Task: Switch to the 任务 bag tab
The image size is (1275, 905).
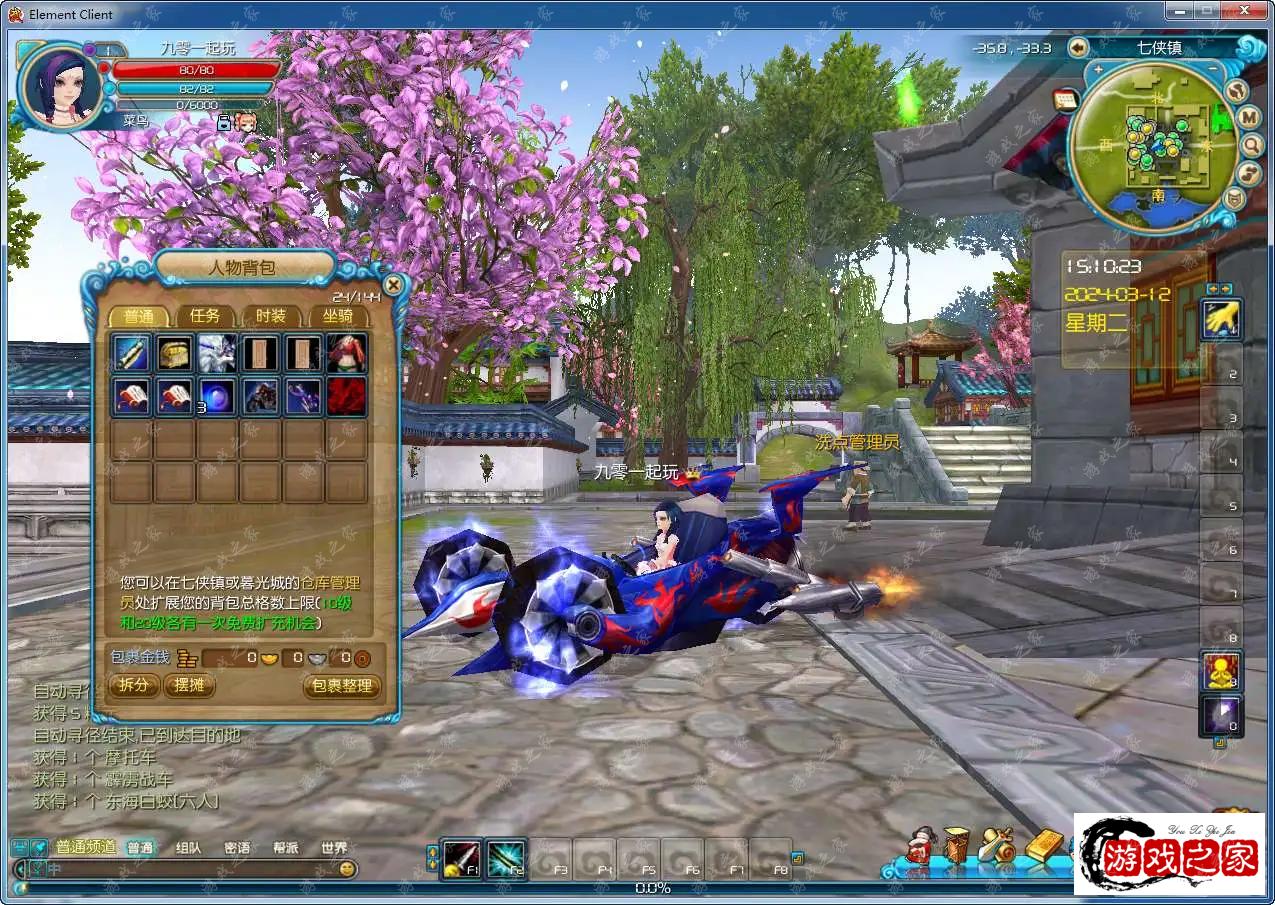Action: point(205,316)
